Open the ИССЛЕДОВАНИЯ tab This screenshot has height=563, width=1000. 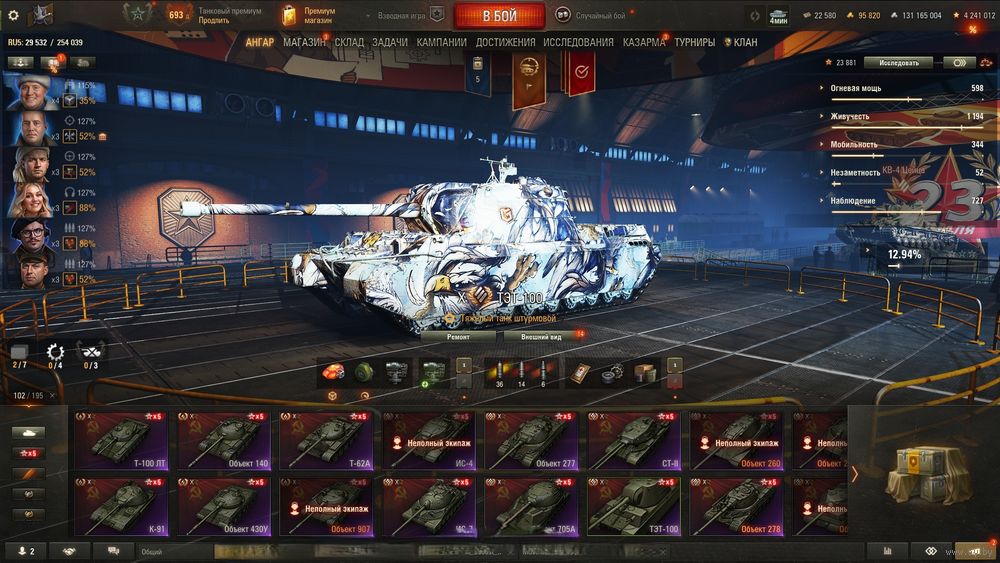pos(578,43)
